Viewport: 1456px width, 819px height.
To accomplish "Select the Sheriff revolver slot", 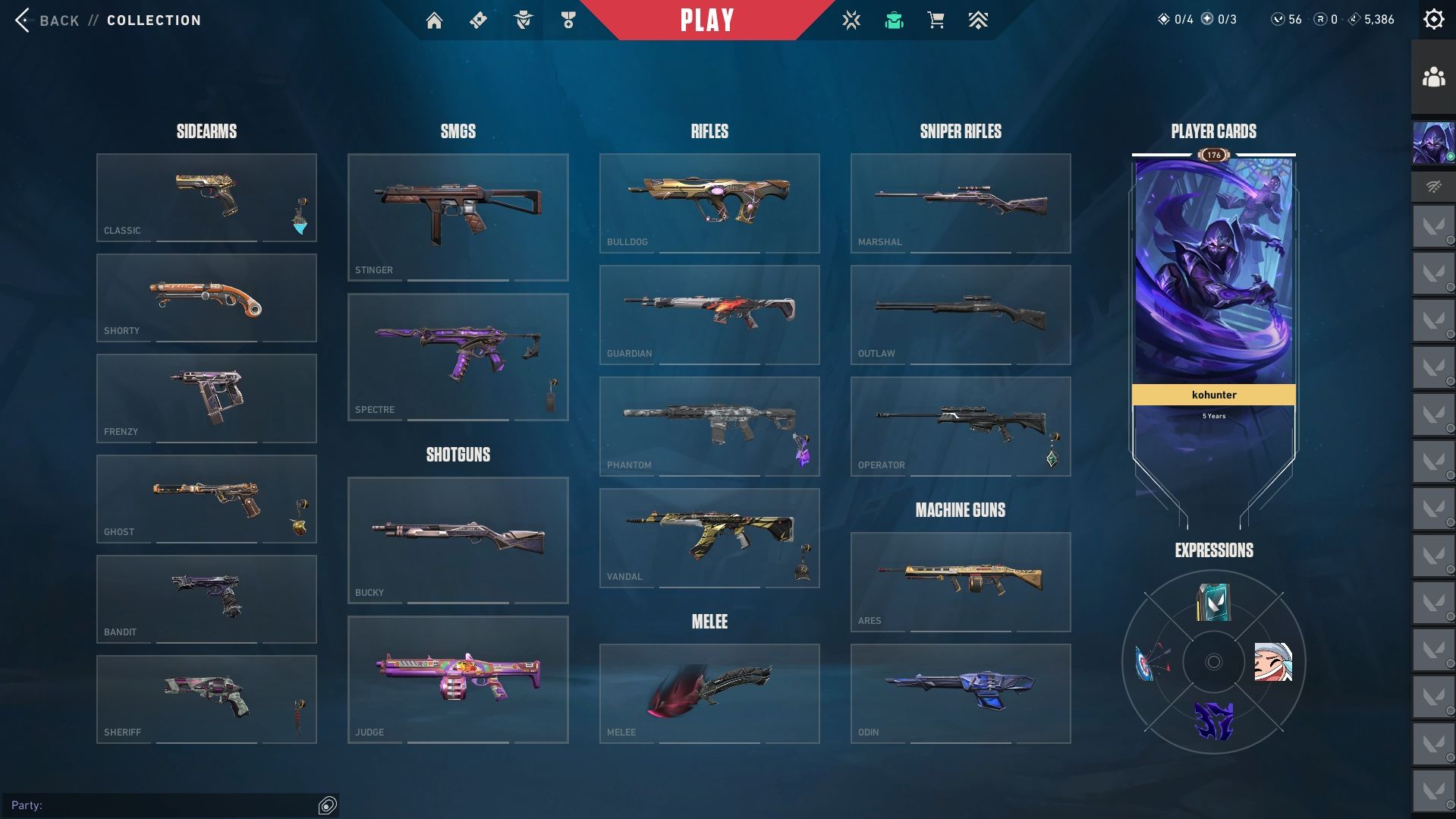I will (x=206, y=699).
